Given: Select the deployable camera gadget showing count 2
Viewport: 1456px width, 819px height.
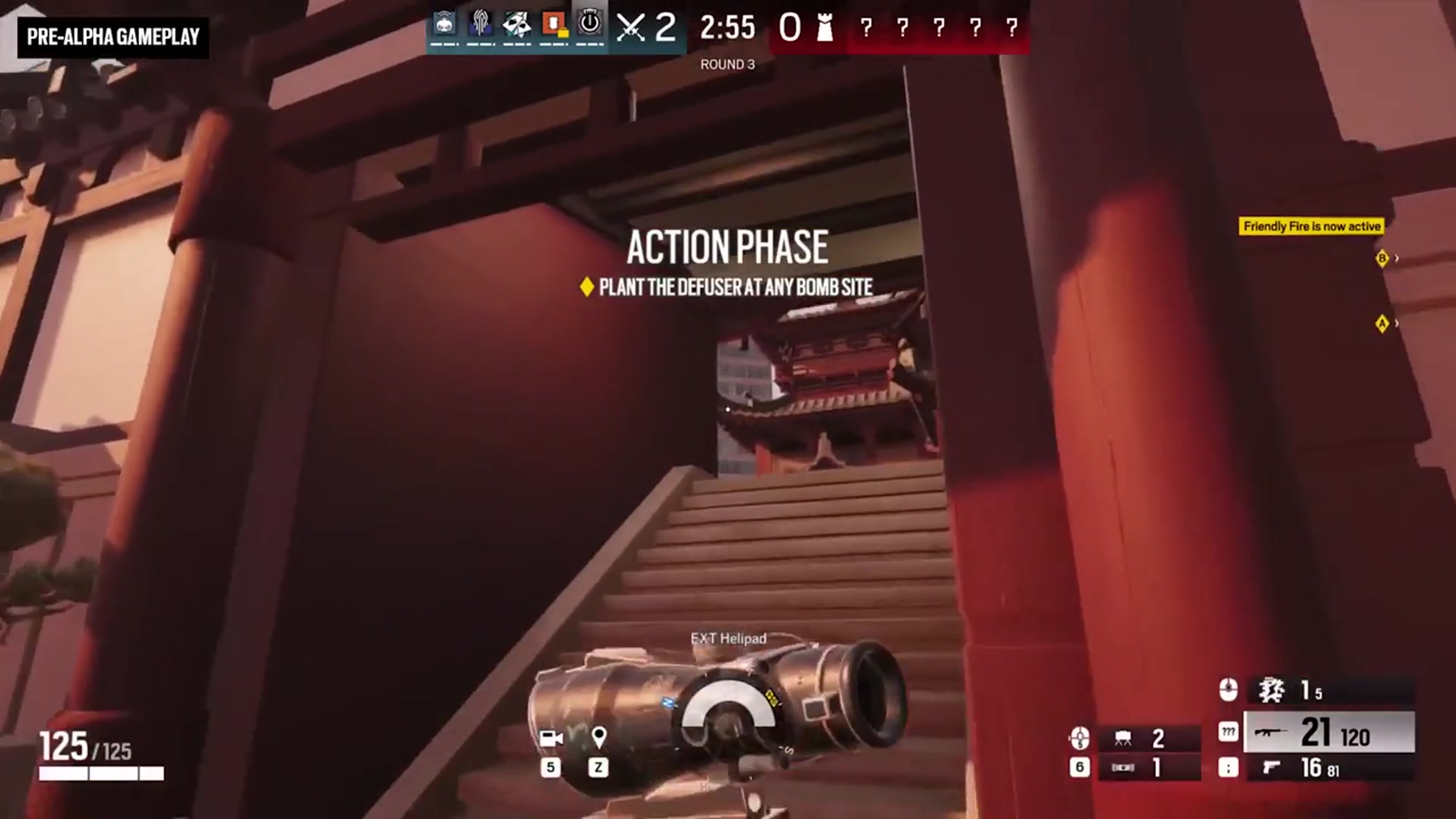Looking at the screenshot, I should [x=1122, y=738].
